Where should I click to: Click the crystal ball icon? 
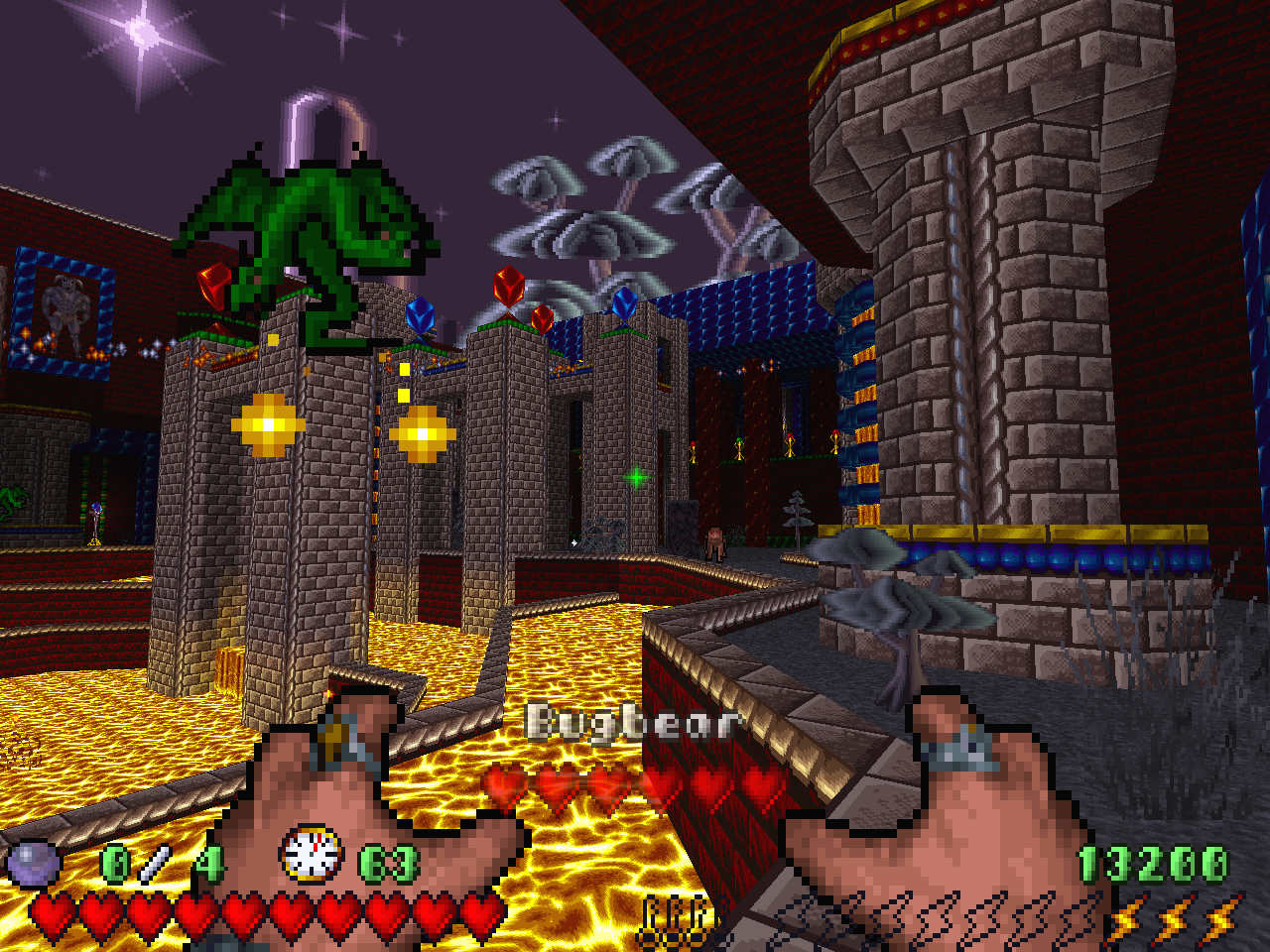pyautogui.click(x=33, y=862)
